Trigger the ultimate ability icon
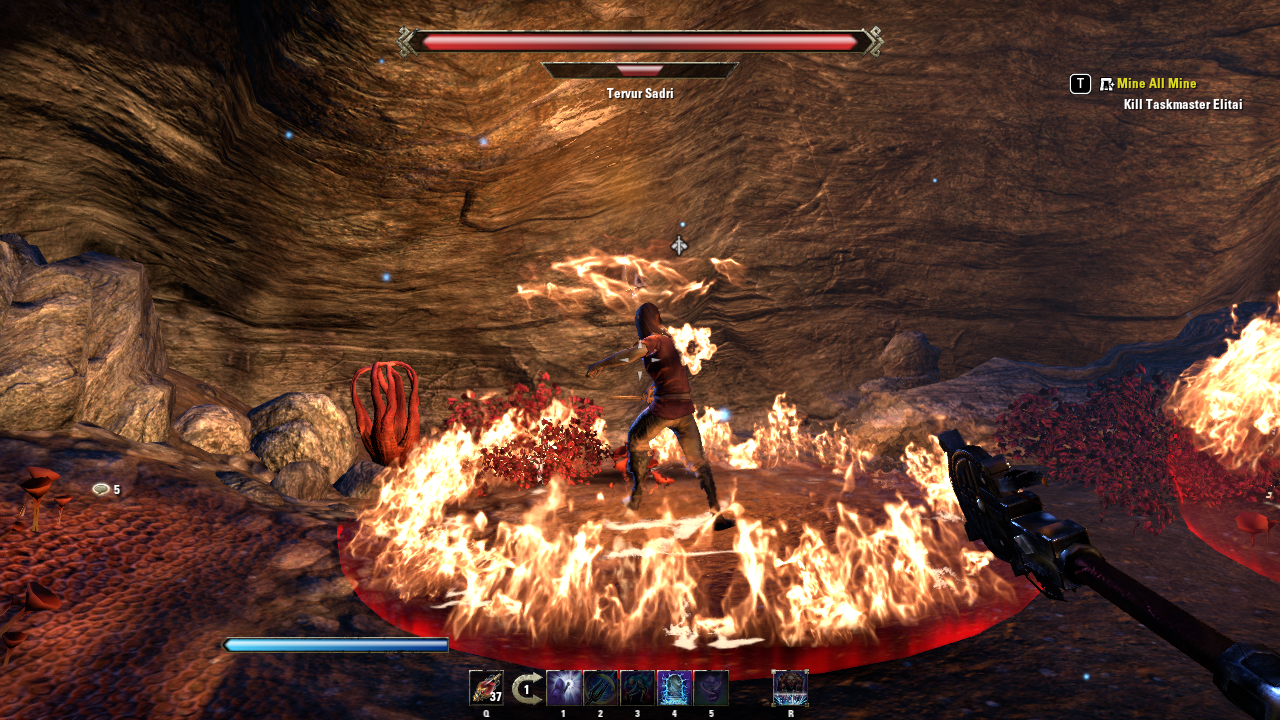Viewport: 1280px width, 720px height. click(x=790, y=688)
